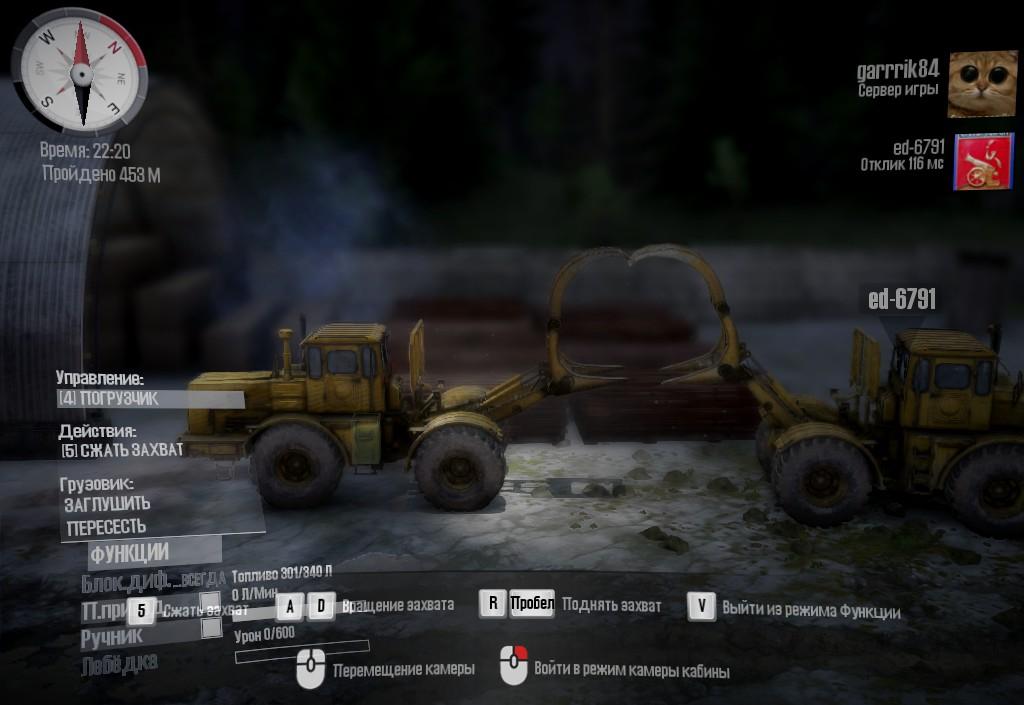Select ПЕРЕСЕСТЬ to switch trucks
The width and height of the screenshot is (1024, 705).
[106, 526]
